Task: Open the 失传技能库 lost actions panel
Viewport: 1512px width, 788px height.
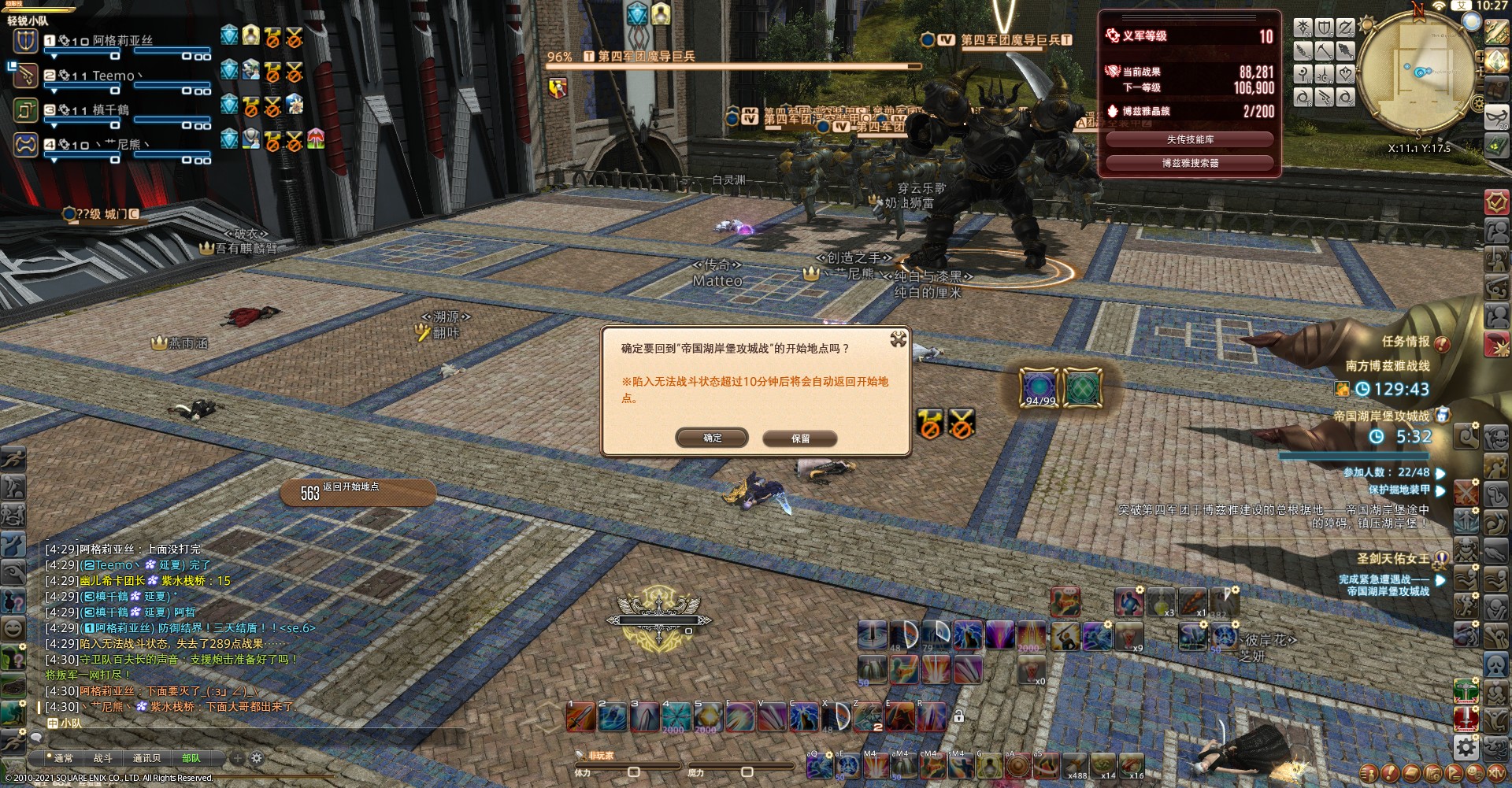Action: pyautogui.click(x=1189, y=139)
